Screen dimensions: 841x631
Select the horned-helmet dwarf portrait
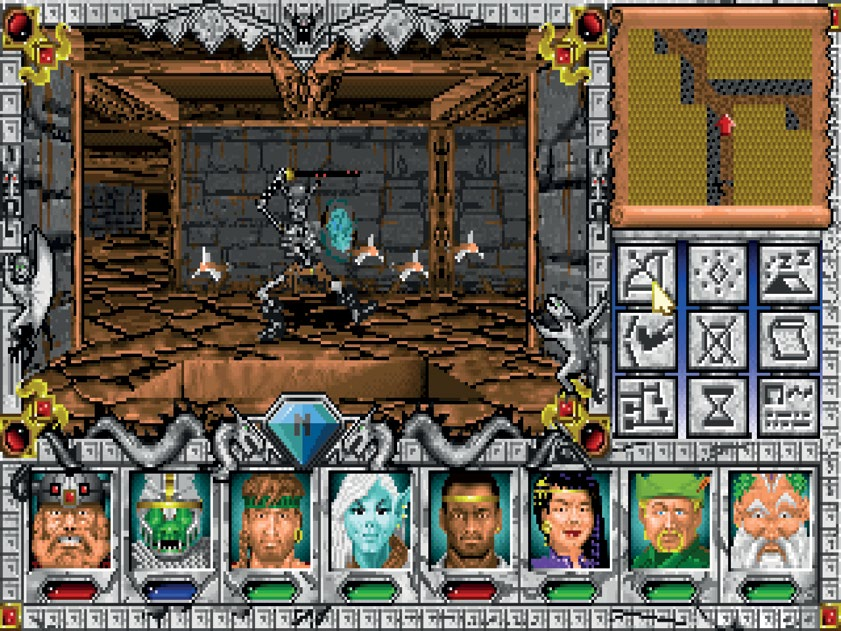67,520
